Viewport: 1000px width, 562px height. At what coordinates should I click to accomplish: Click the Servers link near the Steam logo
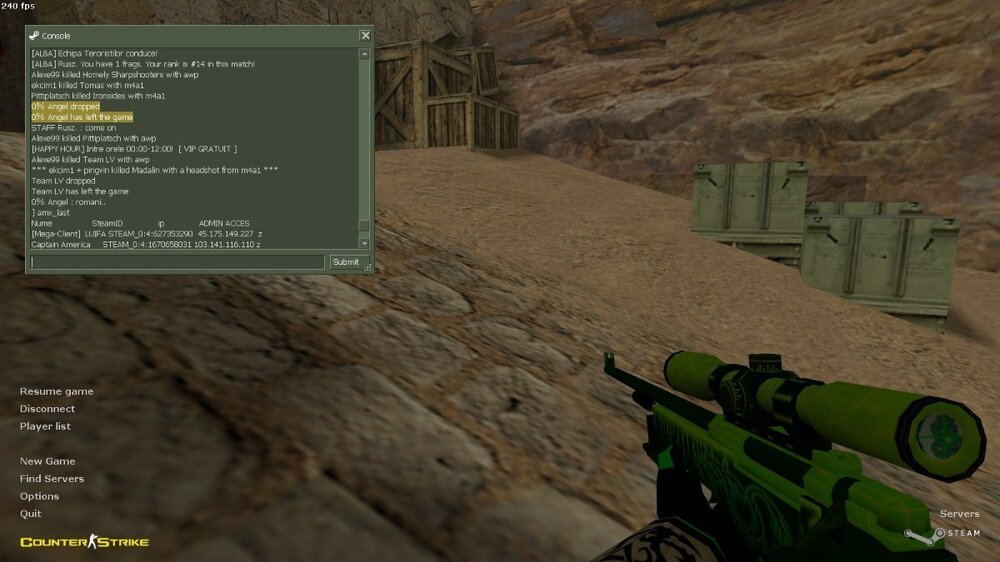(959, 514)
